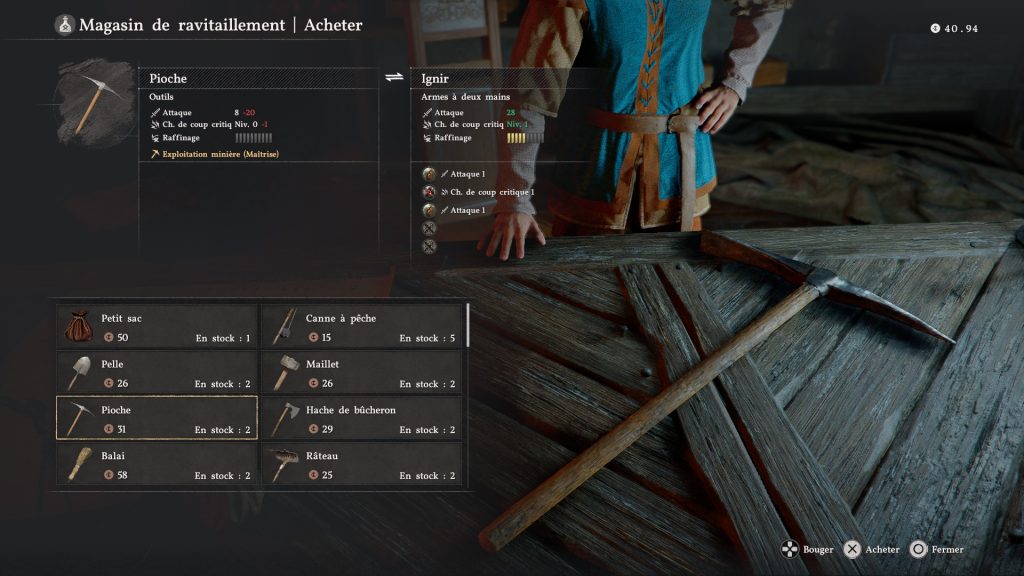Pick the Râteau rake item
Image resolution: width=1024 pixels, height=576 pixels.
(361, 464)
